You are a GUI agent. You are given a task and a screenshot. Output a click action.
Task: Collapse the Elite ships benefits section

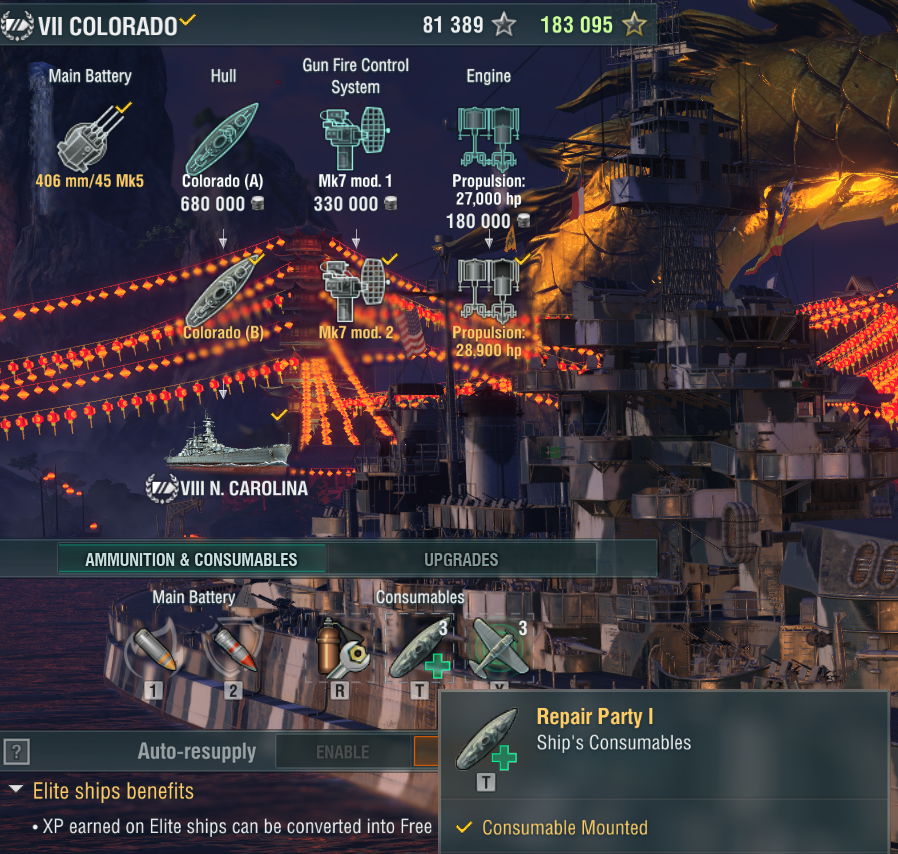coord(16,791)
